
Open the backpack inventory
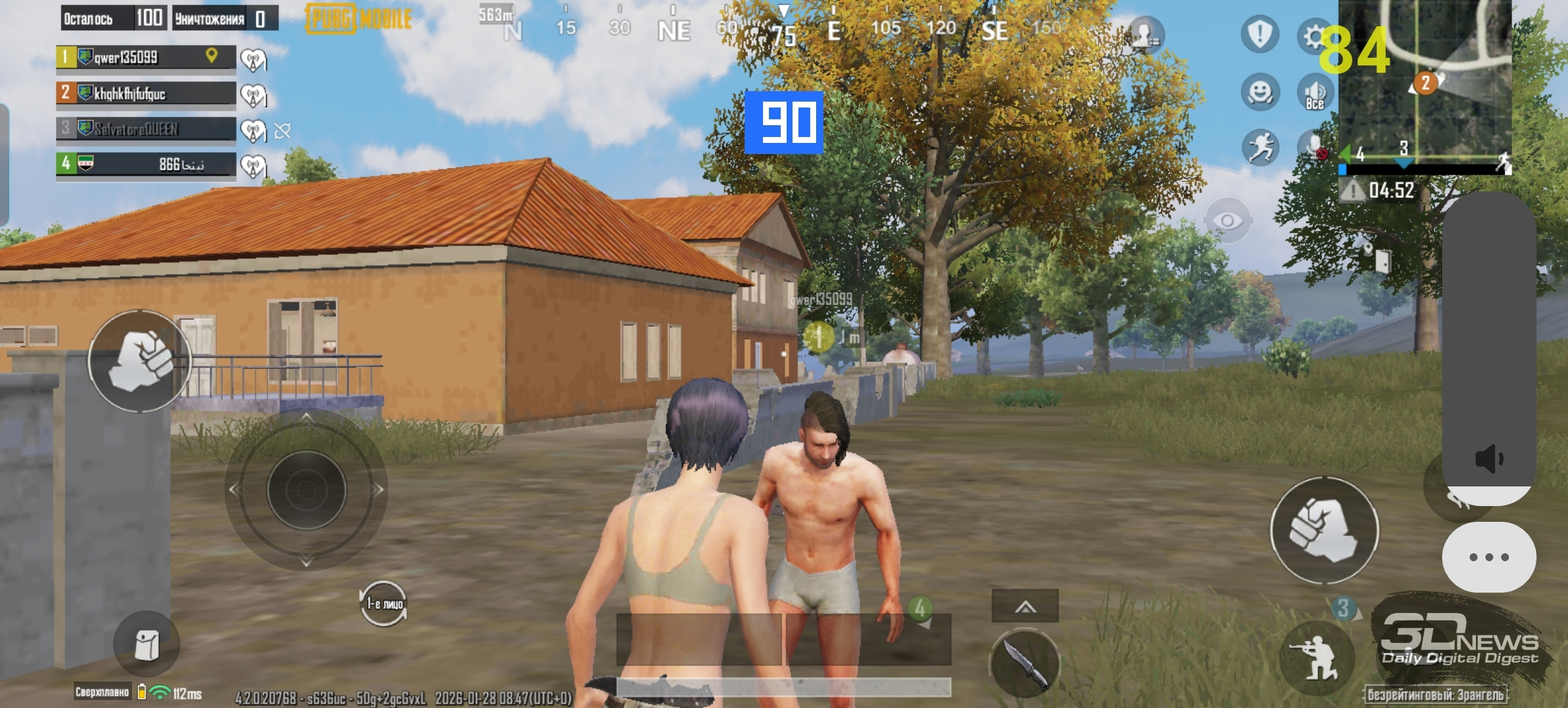146,644
